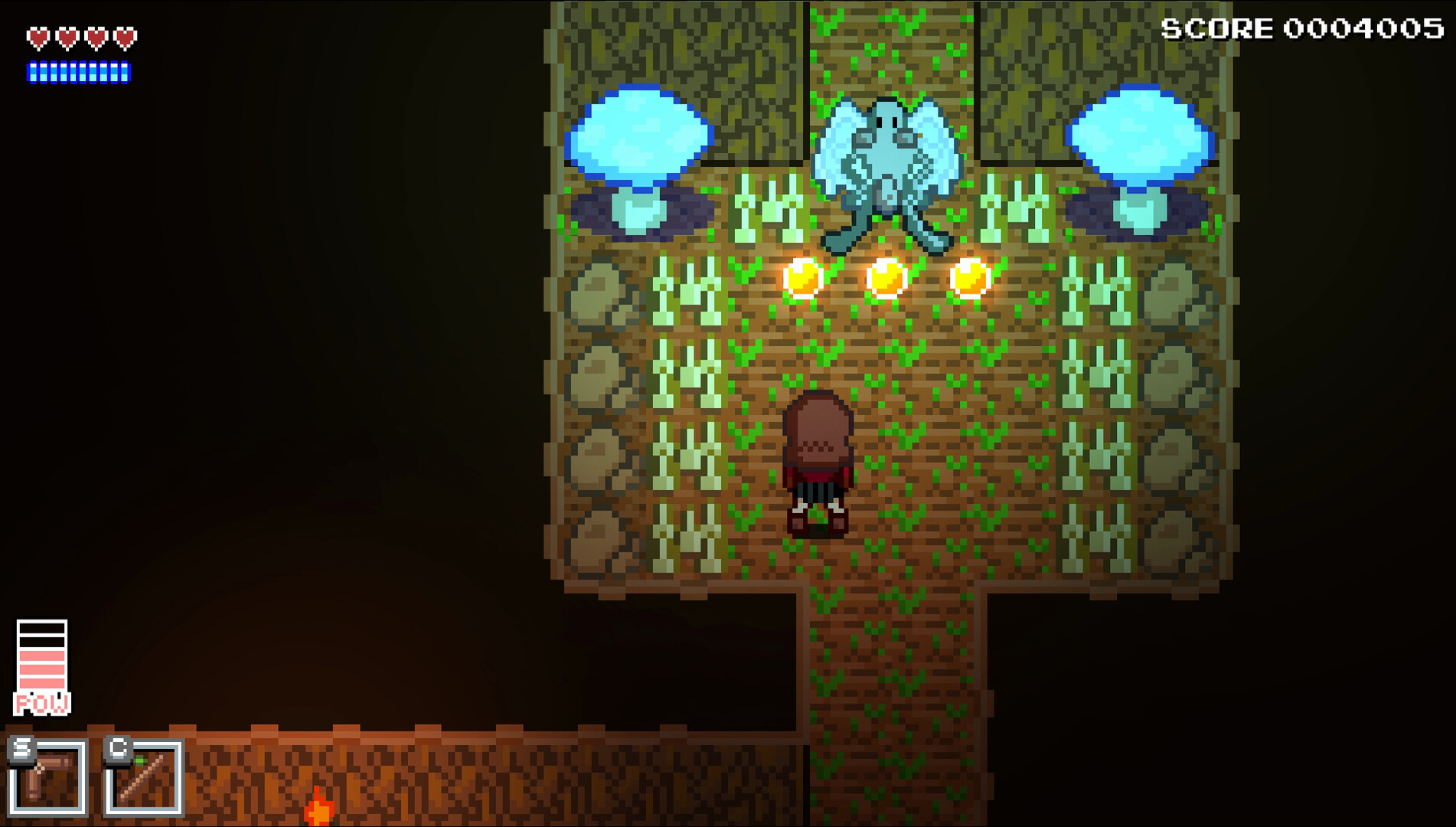Click the POW label under the power meter
The height and width of the screenshot is (827, 1456).
[41, 699]
